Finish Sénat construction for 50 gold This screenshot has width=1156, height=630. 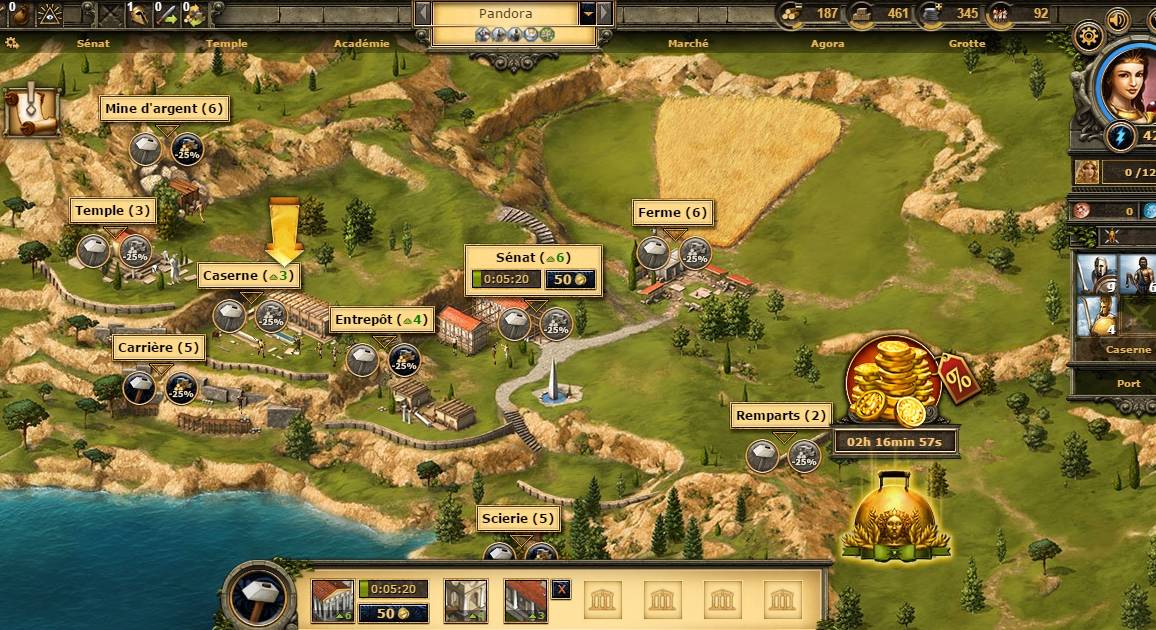click(570, 280)
